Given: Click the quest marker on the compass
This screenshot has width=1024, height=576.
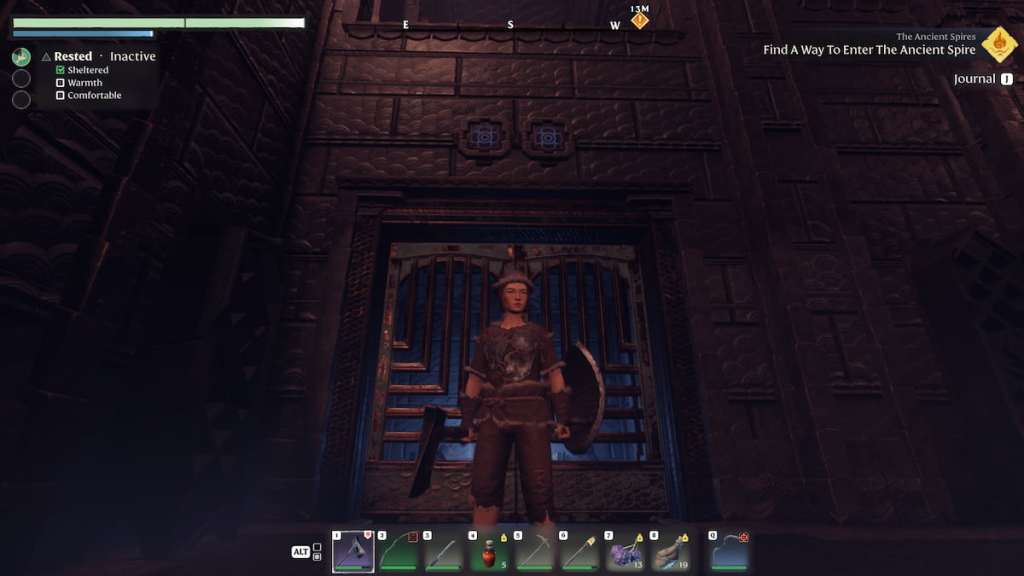Looking at the screenshot, I should coord(640,20).
